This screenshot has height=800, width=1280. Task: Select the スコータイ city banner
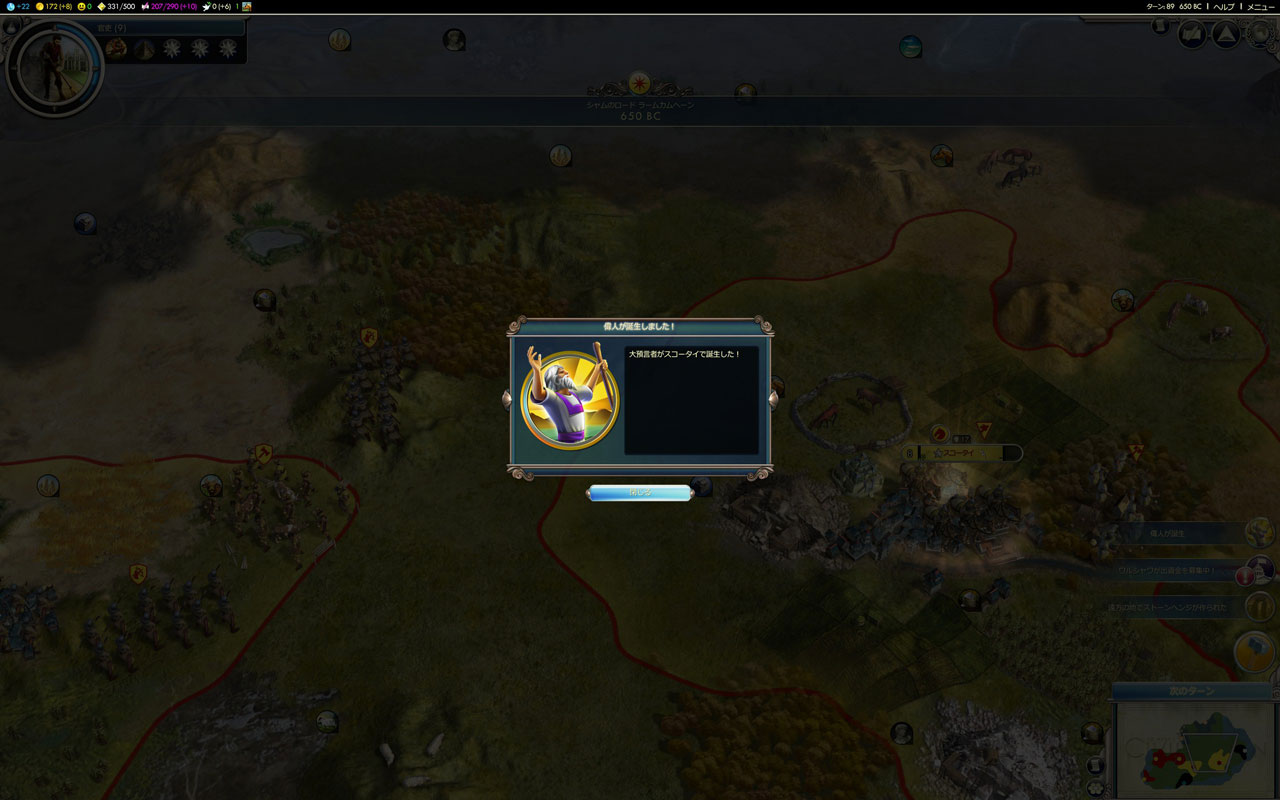(x=962, y=453)
